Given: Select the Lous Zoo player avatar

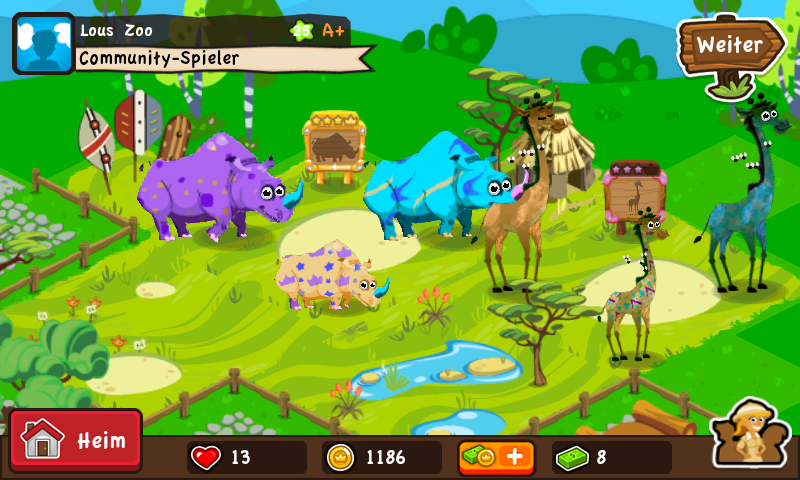Looking at the screenshot, I should tap(43, 44).
